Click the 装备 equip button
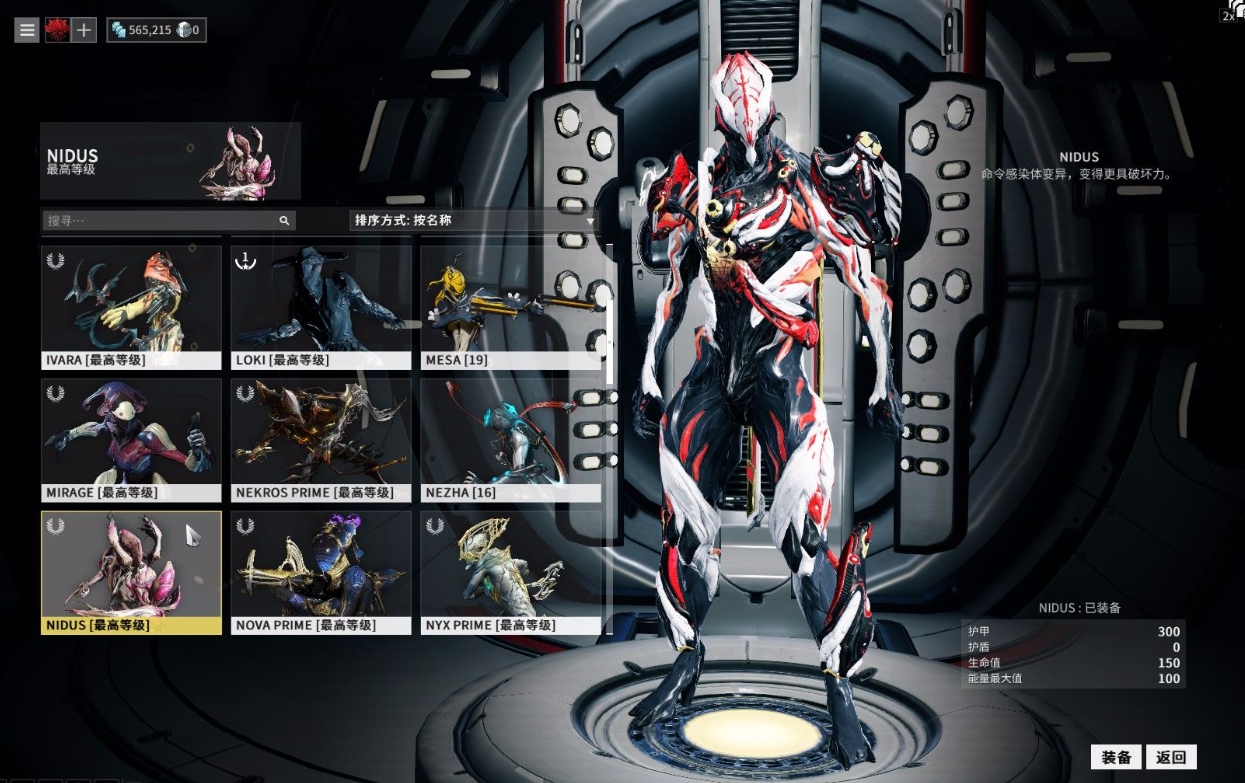 pyautogui.click(x=1116, y=757)
